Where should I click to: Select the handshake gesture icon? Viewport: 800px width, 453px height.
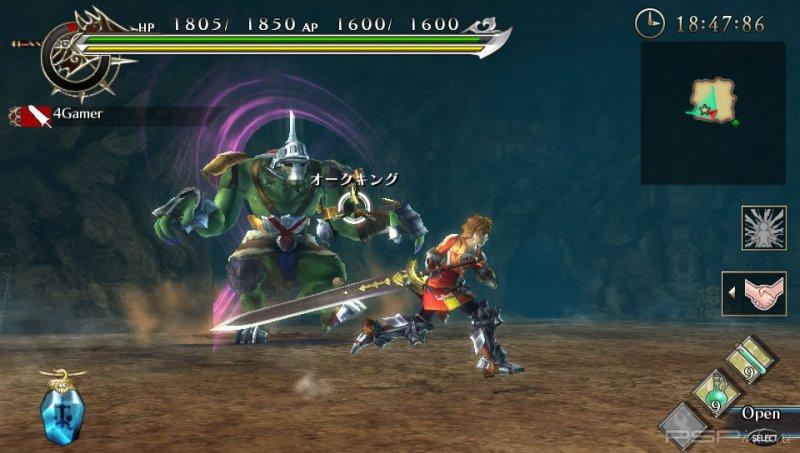click(x=758, y=294)
